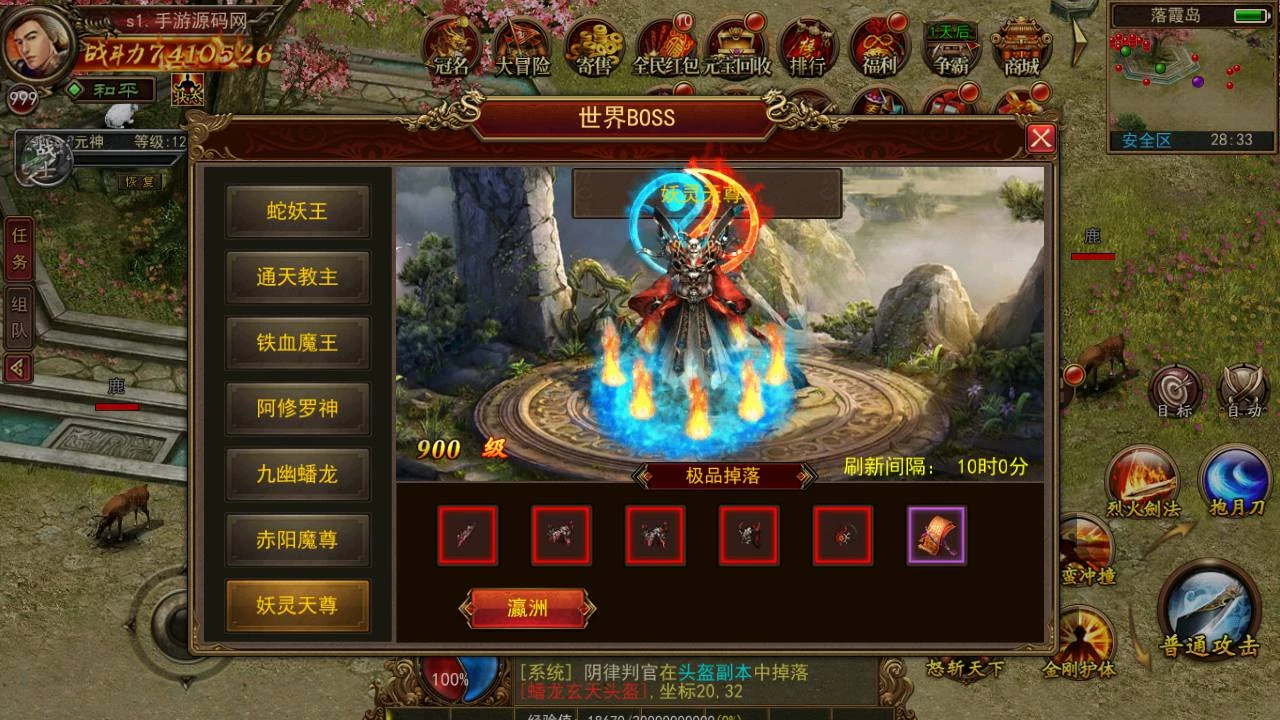The image size is (1280, 720).
Task: Choose the 通天教主 boss
Action: pos(297,277)
